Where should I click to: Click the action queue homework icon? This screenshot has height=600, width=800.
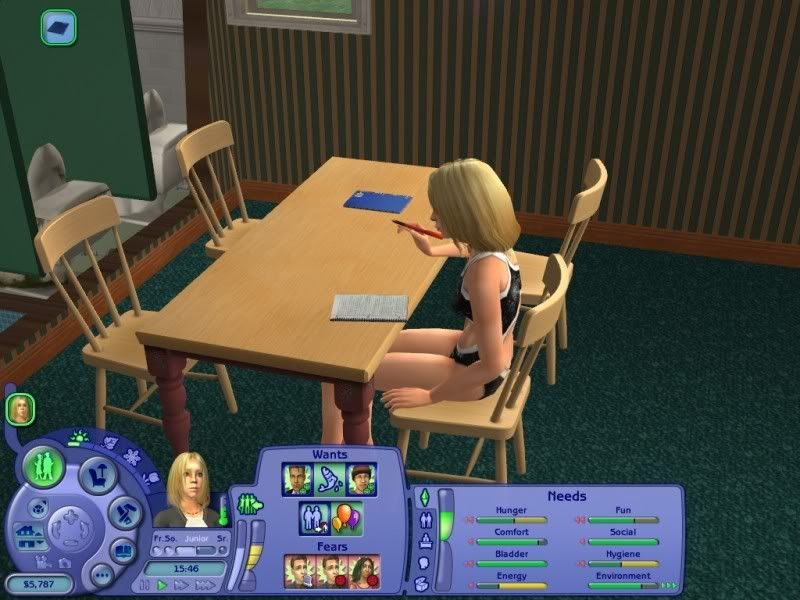click(x=59, y=27)
